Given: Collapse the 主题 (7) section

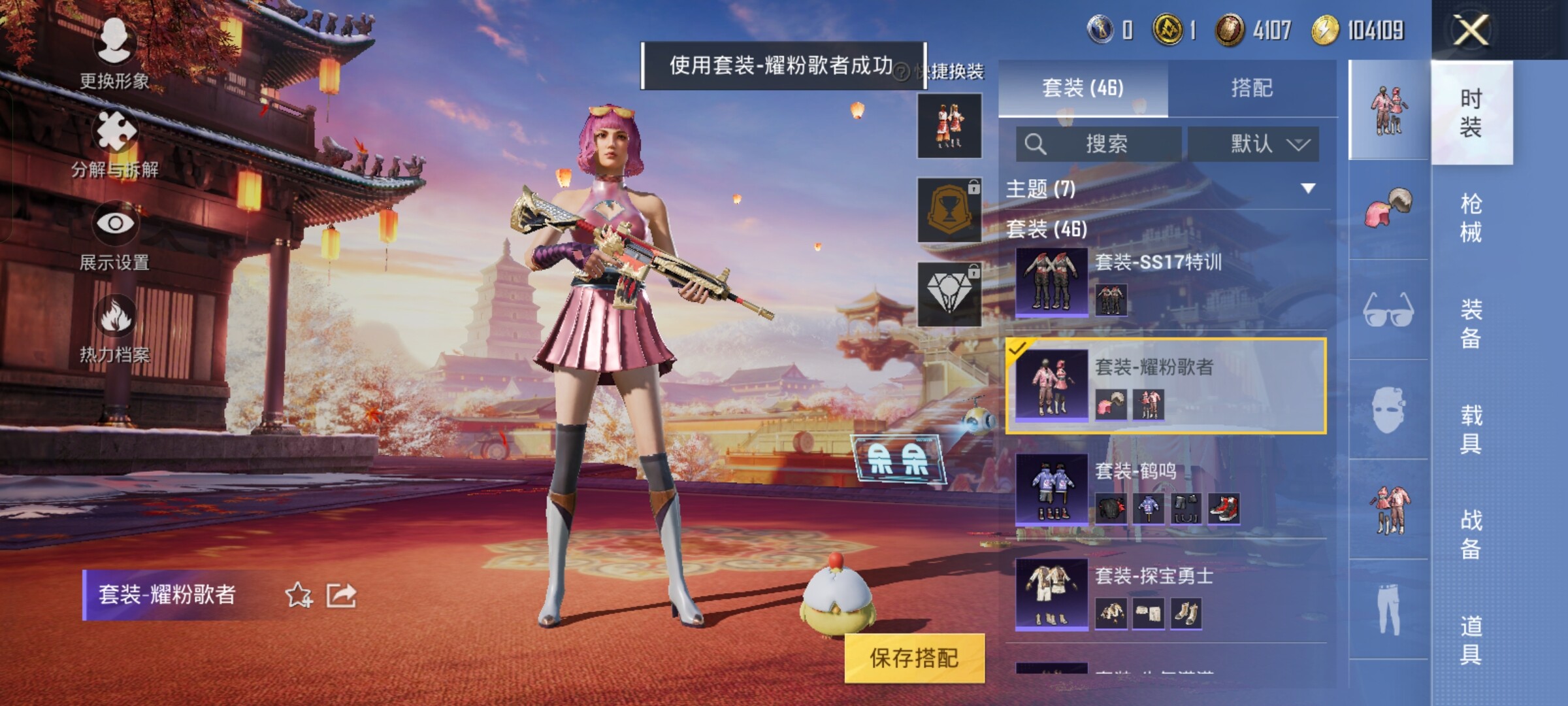Looking at the screenshot, I should 1307,189.
